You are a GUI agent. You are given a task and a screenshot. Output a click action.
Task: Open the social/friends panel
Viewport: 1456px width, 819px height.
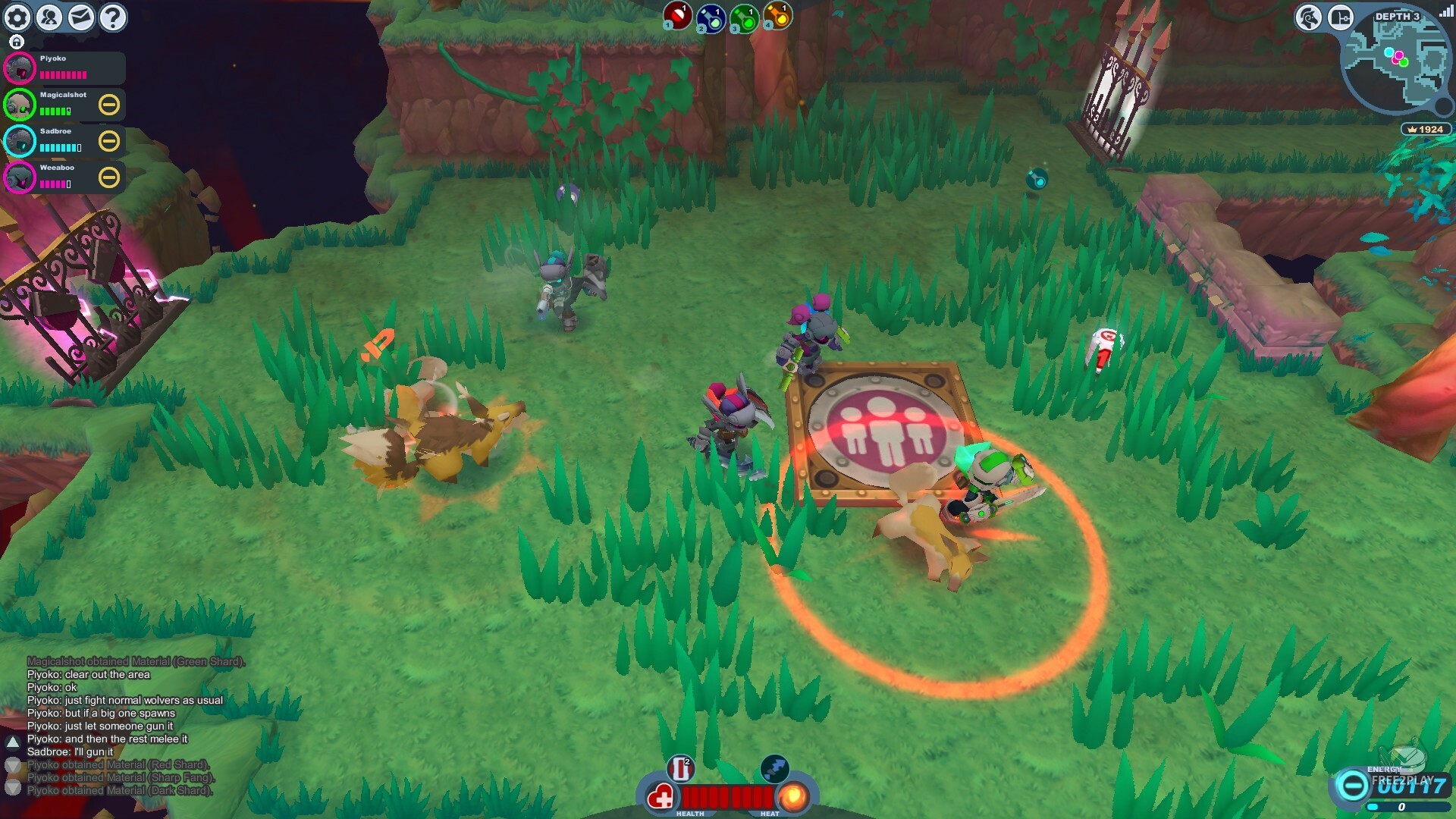pyautogui.click(x=49, y=17)
